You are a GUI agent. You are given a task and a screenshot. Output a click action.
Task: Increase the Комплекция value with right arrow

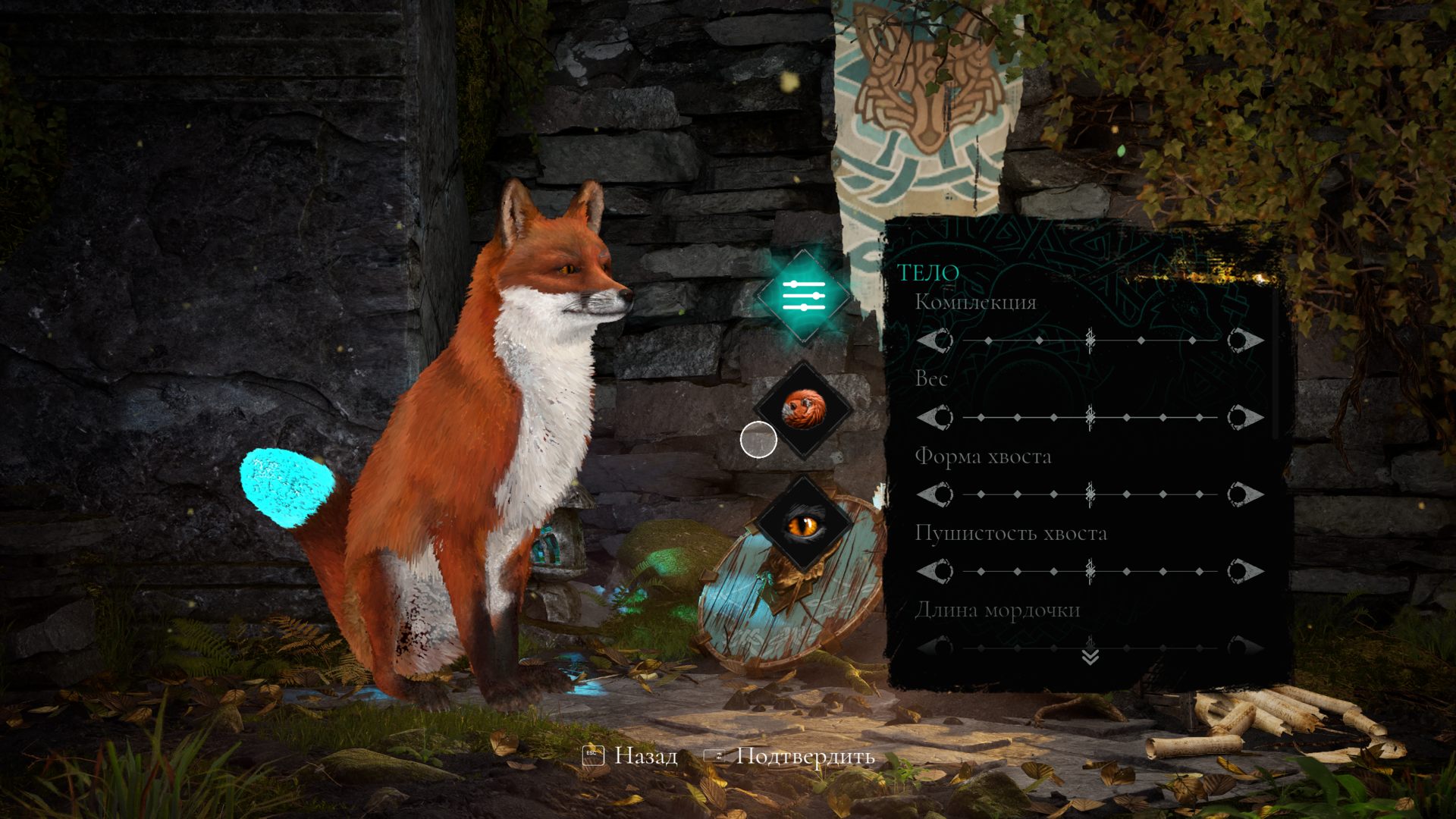[x=1244, y=340]
